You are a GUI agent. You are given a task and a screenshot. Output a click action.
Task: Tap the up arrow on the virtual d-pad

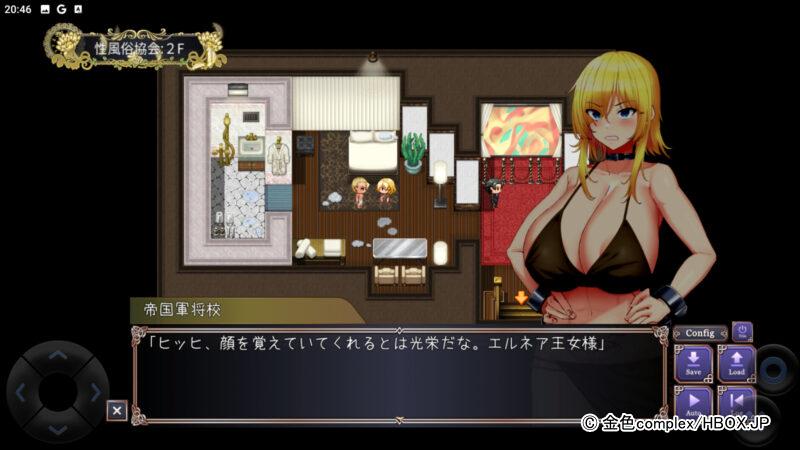tap(58, 355)
